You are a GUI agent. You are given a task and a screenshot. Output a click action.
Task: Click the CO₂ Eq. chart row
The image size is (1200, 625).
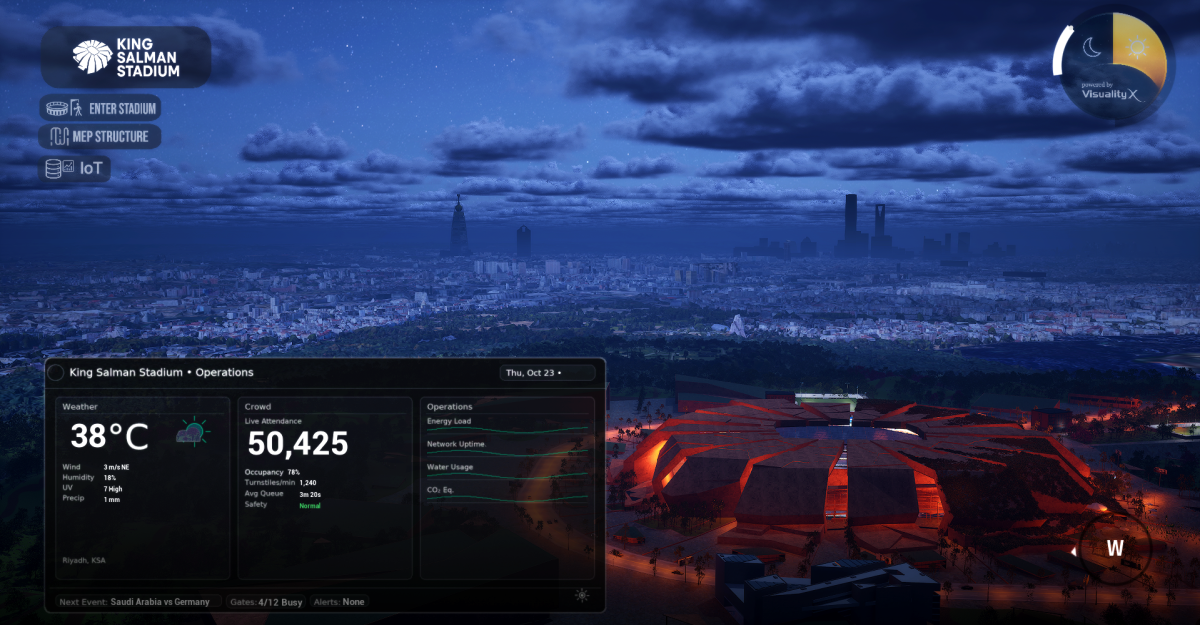[507, 494]
